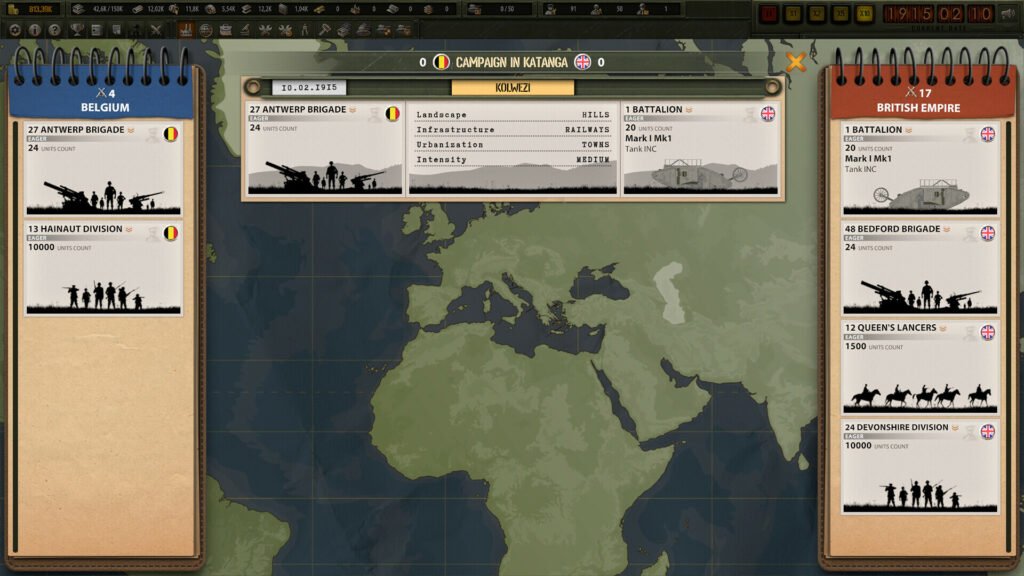Select the 48 Bedford Brigade card
Screen dimensions: 1024x576
click(920, 268)
